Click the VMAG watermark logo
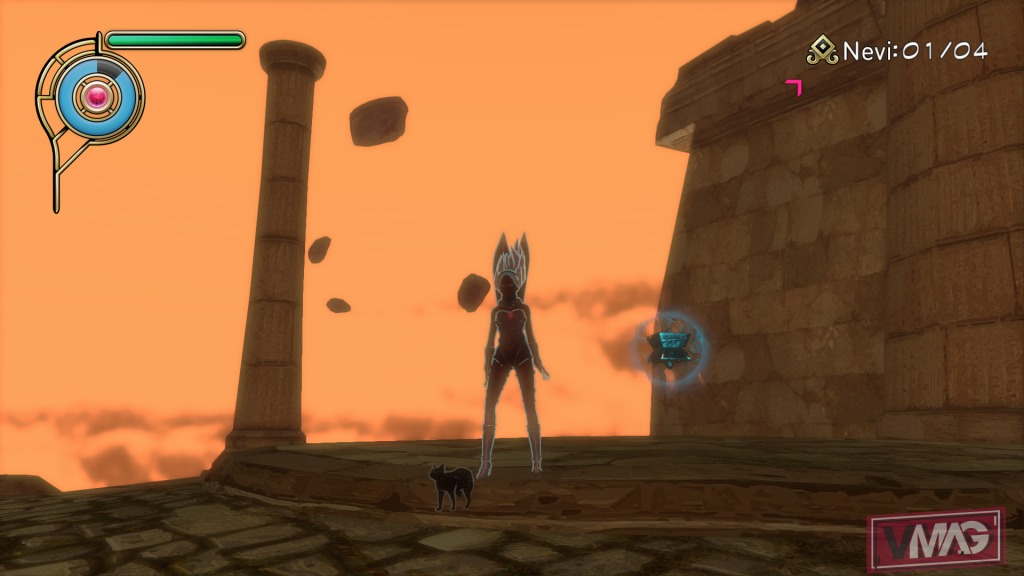The height and width of the screenshot is (576, 1024). 934,540
